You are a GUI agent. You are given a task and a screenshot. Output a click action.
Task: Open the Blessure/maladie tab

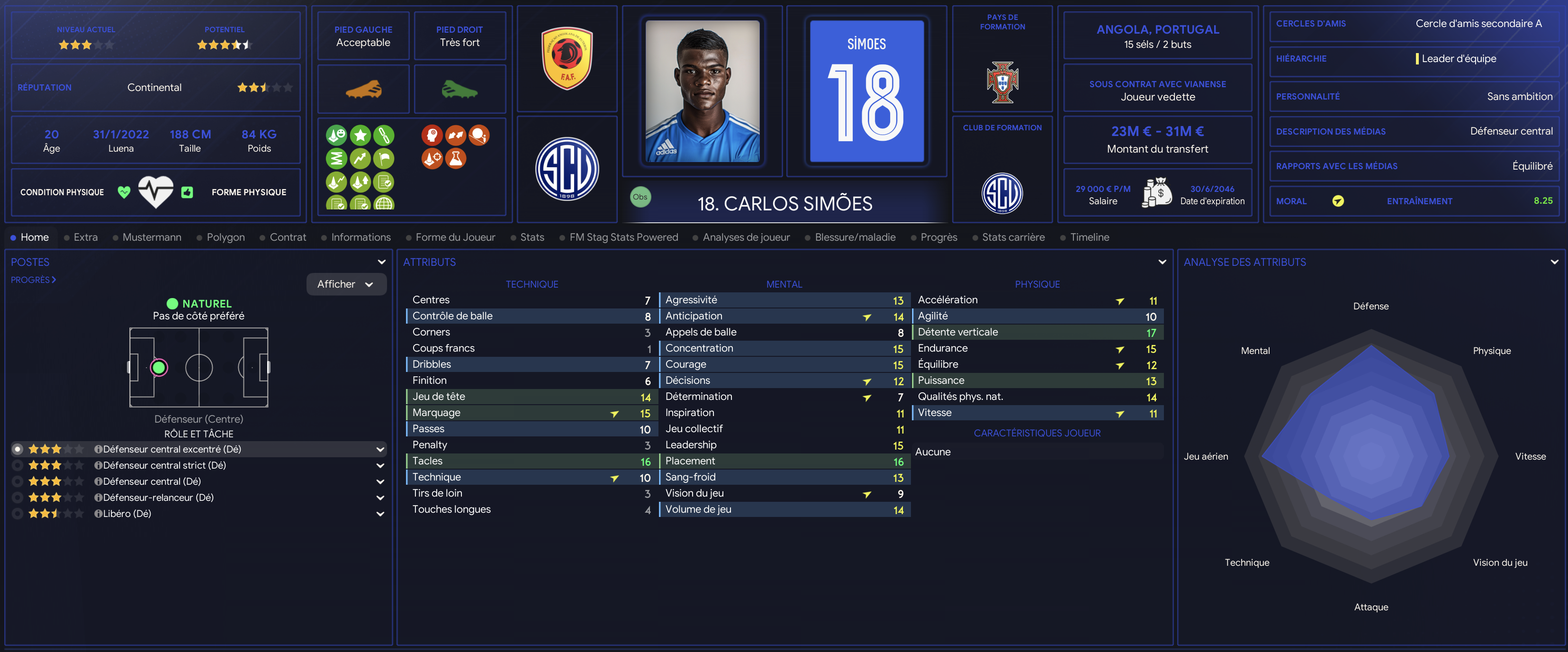tap(855, 237)
